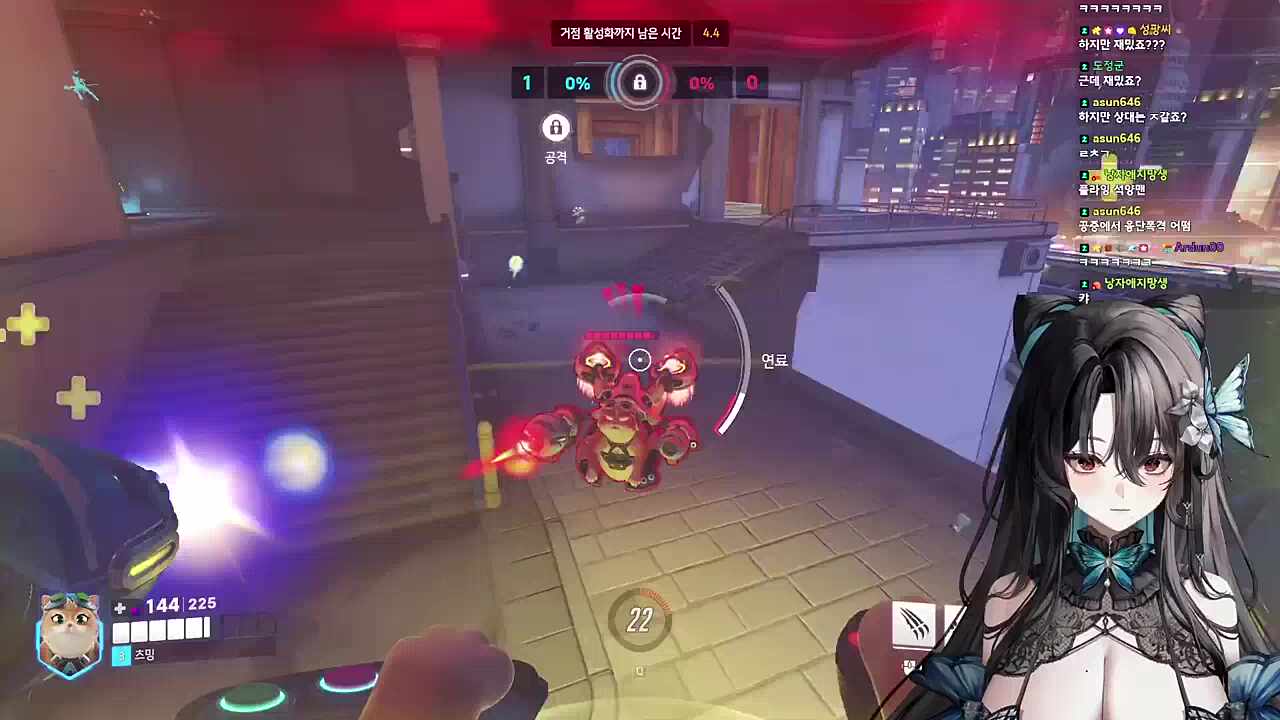
Task: Expand the enemy team score showing 0%
Action: point(702,83)
